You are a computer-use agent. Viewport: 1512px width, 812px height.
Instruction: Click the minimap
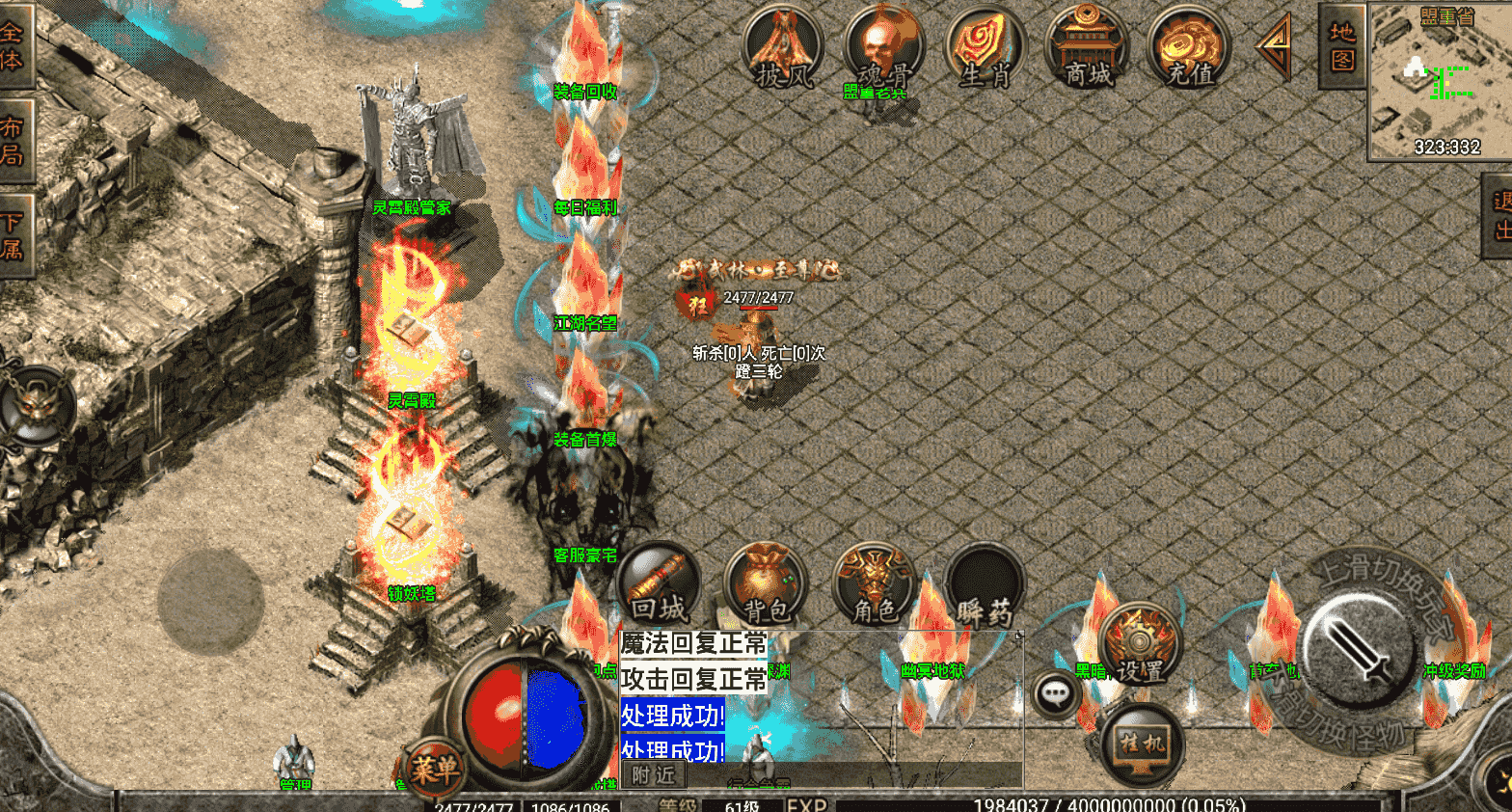[x=1439, y=82]
